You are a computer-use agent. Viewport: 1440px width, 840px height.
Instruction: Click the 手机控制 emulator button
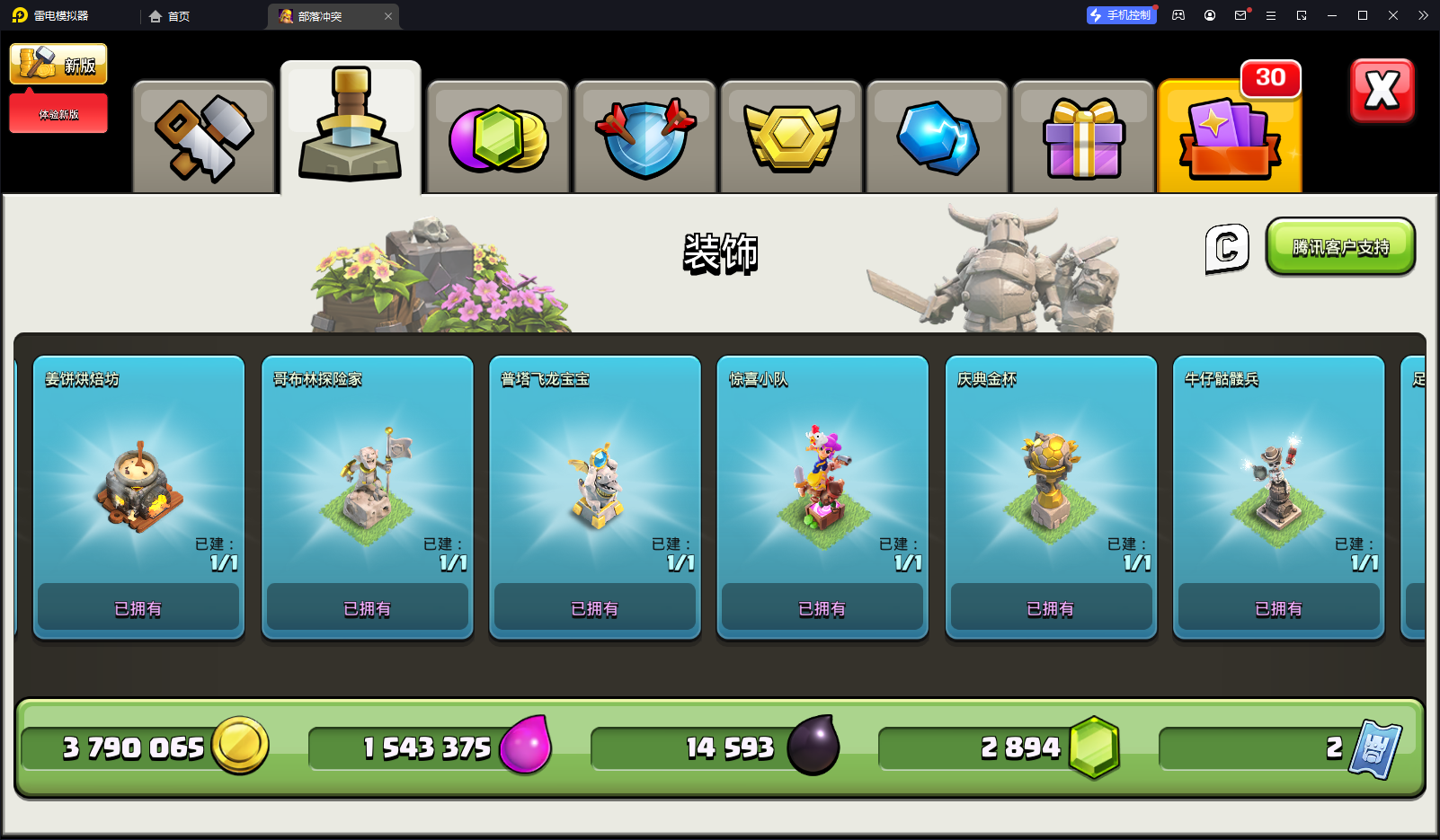[1121, 15]
